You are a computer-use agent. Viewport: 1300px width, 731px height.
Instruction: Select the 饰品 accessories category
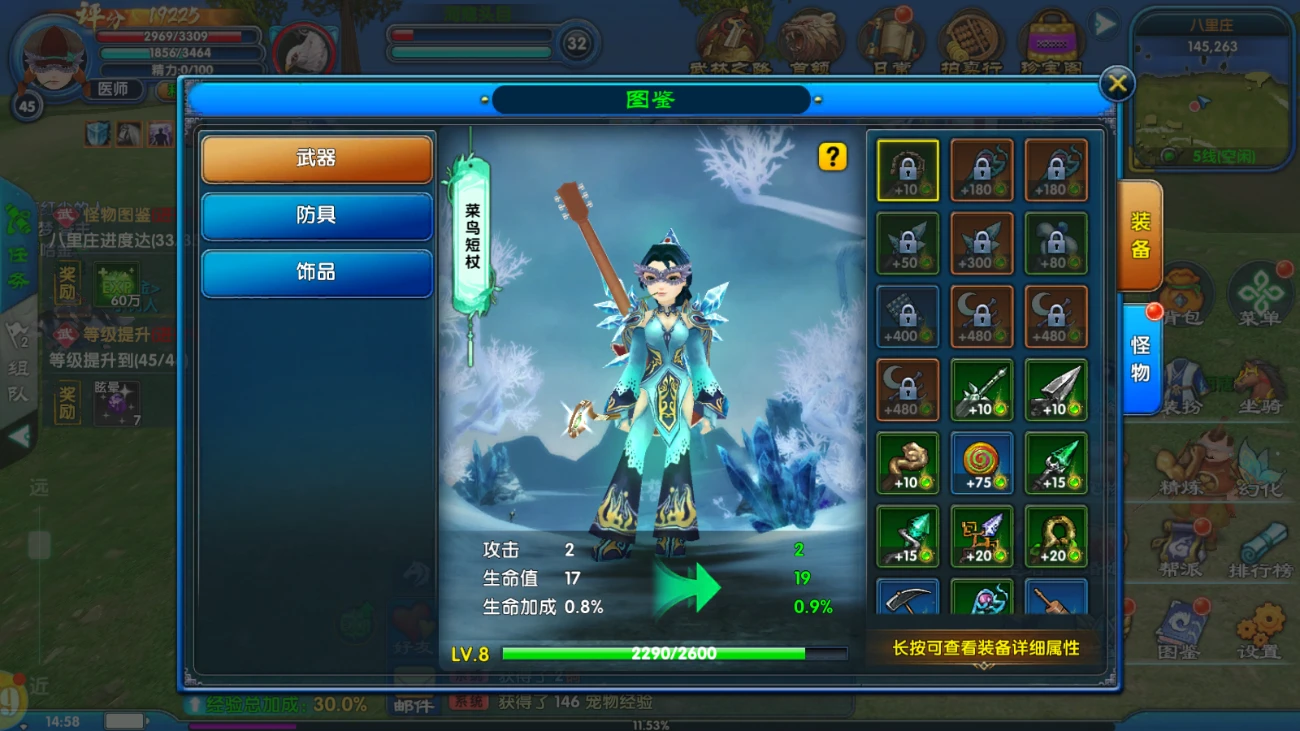(316, 273)
